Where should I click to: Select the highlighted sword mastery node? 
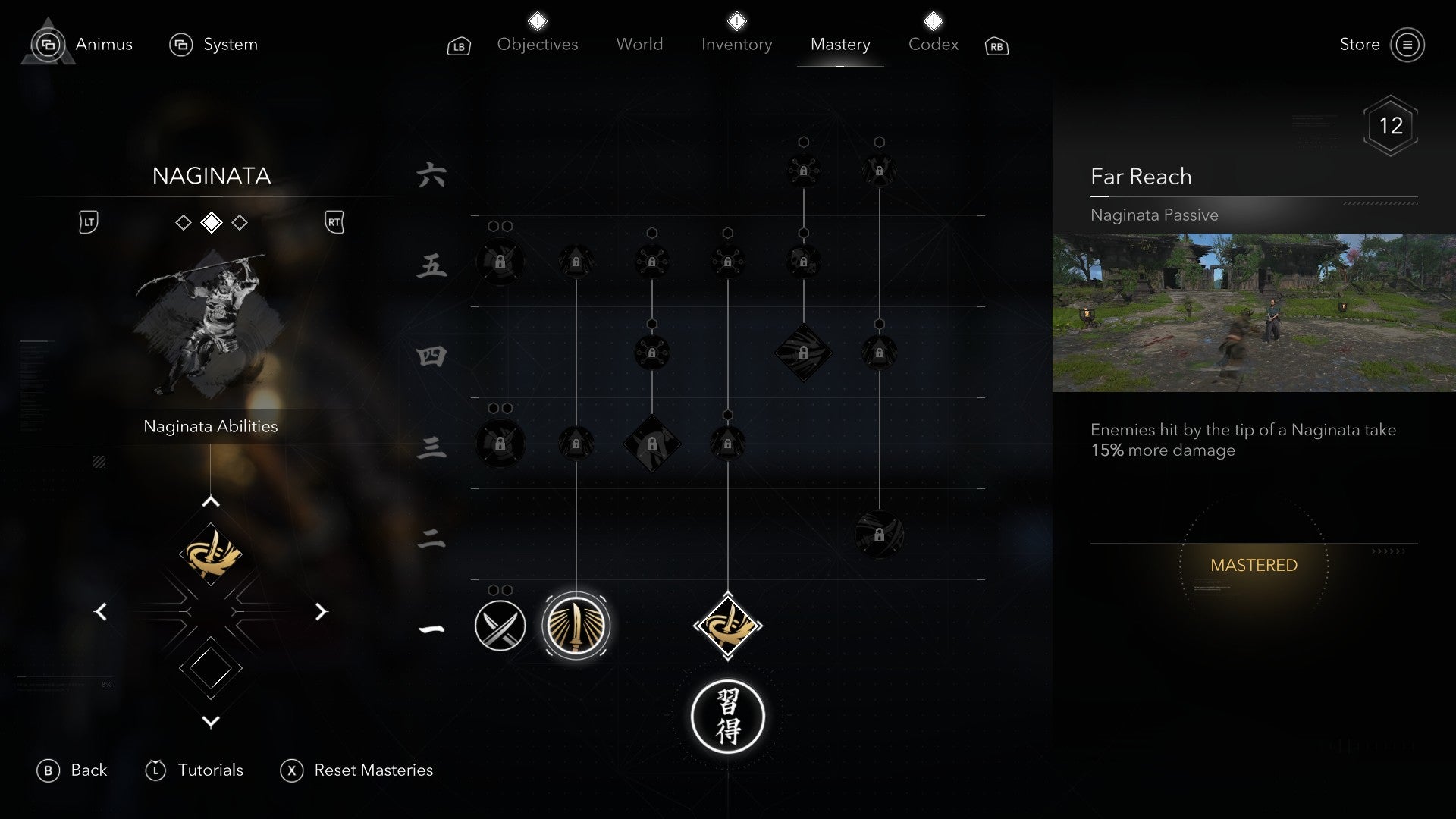tap(576, 625)
